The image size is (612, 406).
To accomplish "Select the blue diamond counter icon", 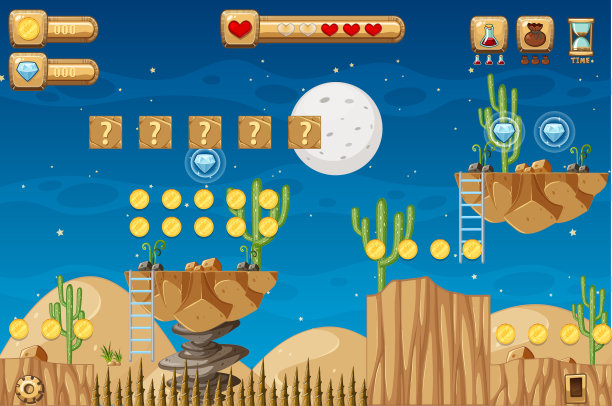I will point(28,71).
